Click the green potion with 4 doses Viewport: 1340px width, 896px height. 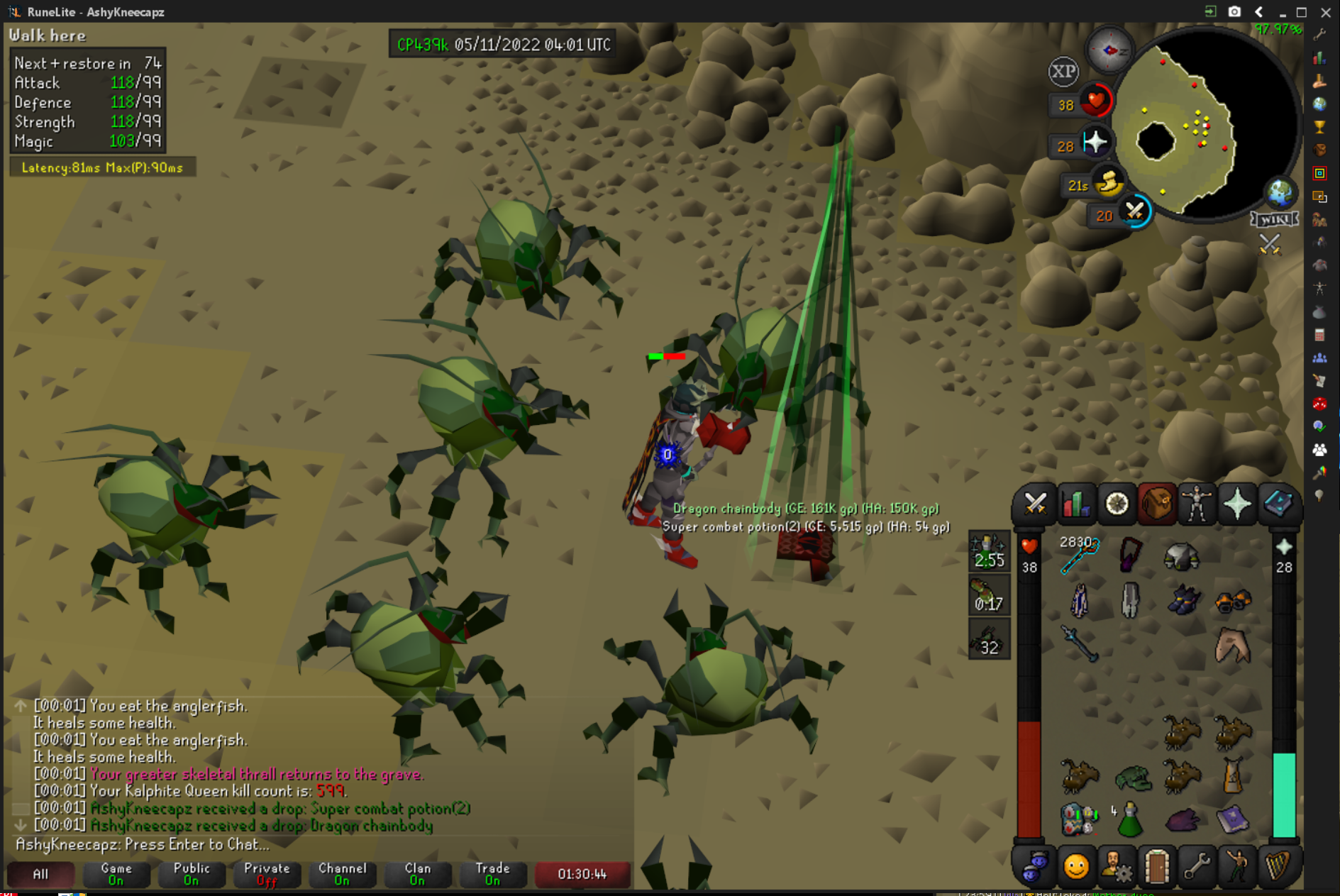(x=1129, y=821)
